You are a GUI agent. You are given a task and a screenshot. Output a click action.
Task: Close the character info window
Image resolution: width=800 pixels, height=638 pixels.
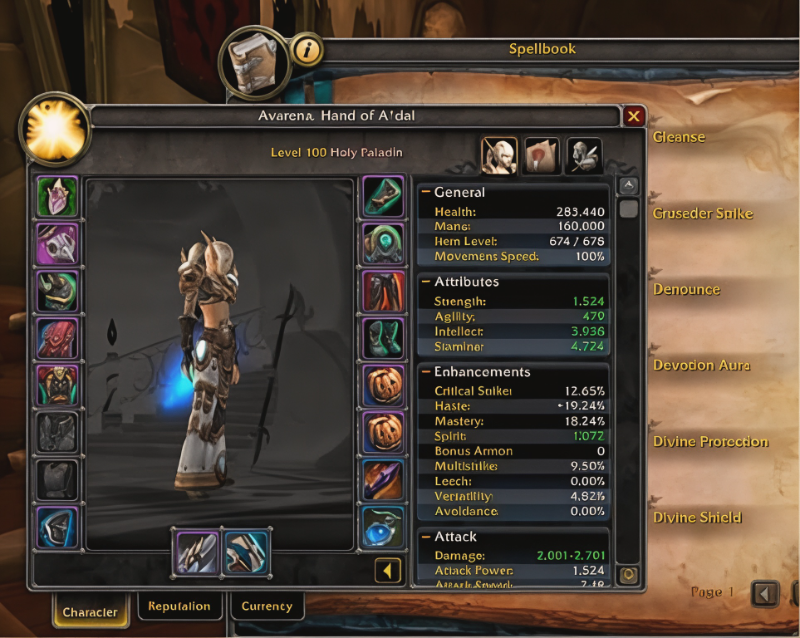[x=633, y=116]
